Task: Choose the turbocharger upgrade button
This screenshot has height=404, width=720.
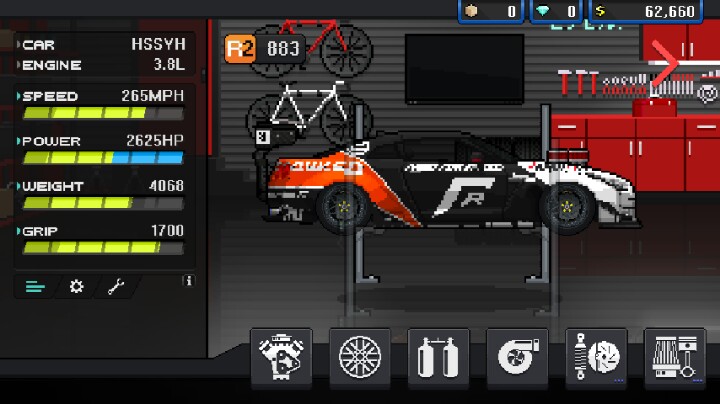Action: pos(518,357)
